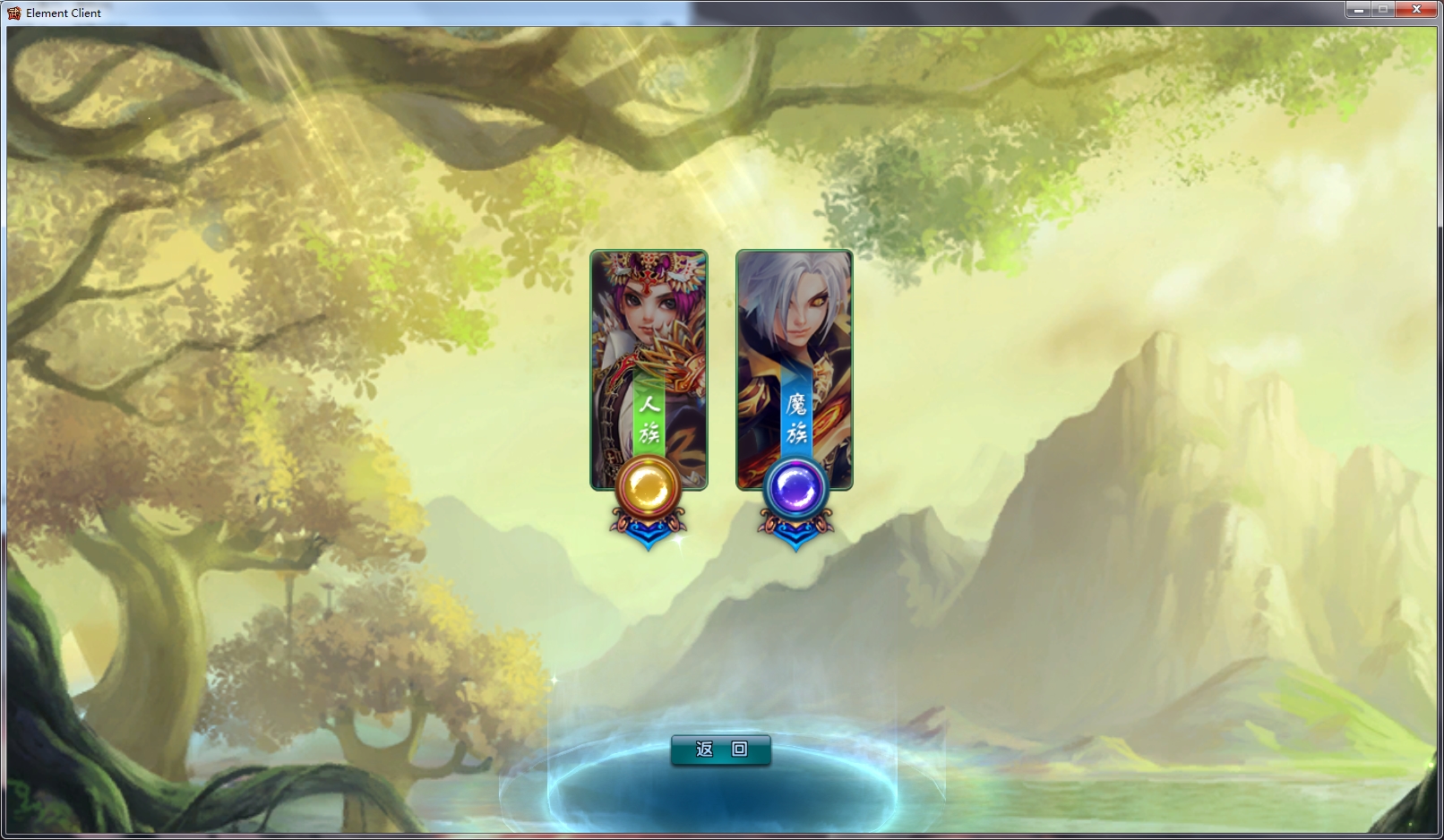The height and width of the screenshot is (840, 1444).
Task: Click the purple orb emblem under the Demon card
Action: 796,488
